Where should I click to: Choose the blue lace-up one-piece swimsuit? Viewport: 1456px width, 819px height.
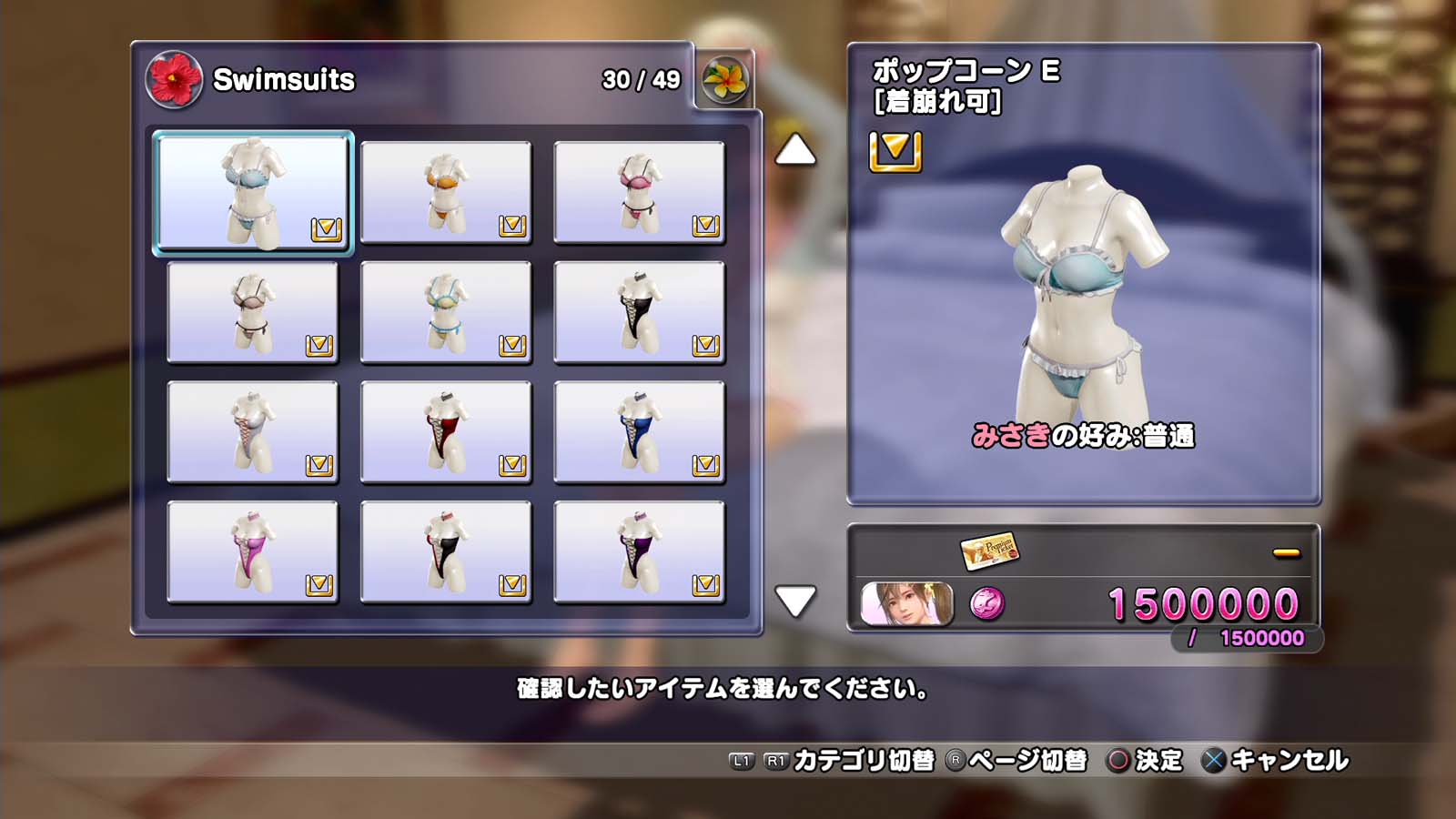coord(639,432)
